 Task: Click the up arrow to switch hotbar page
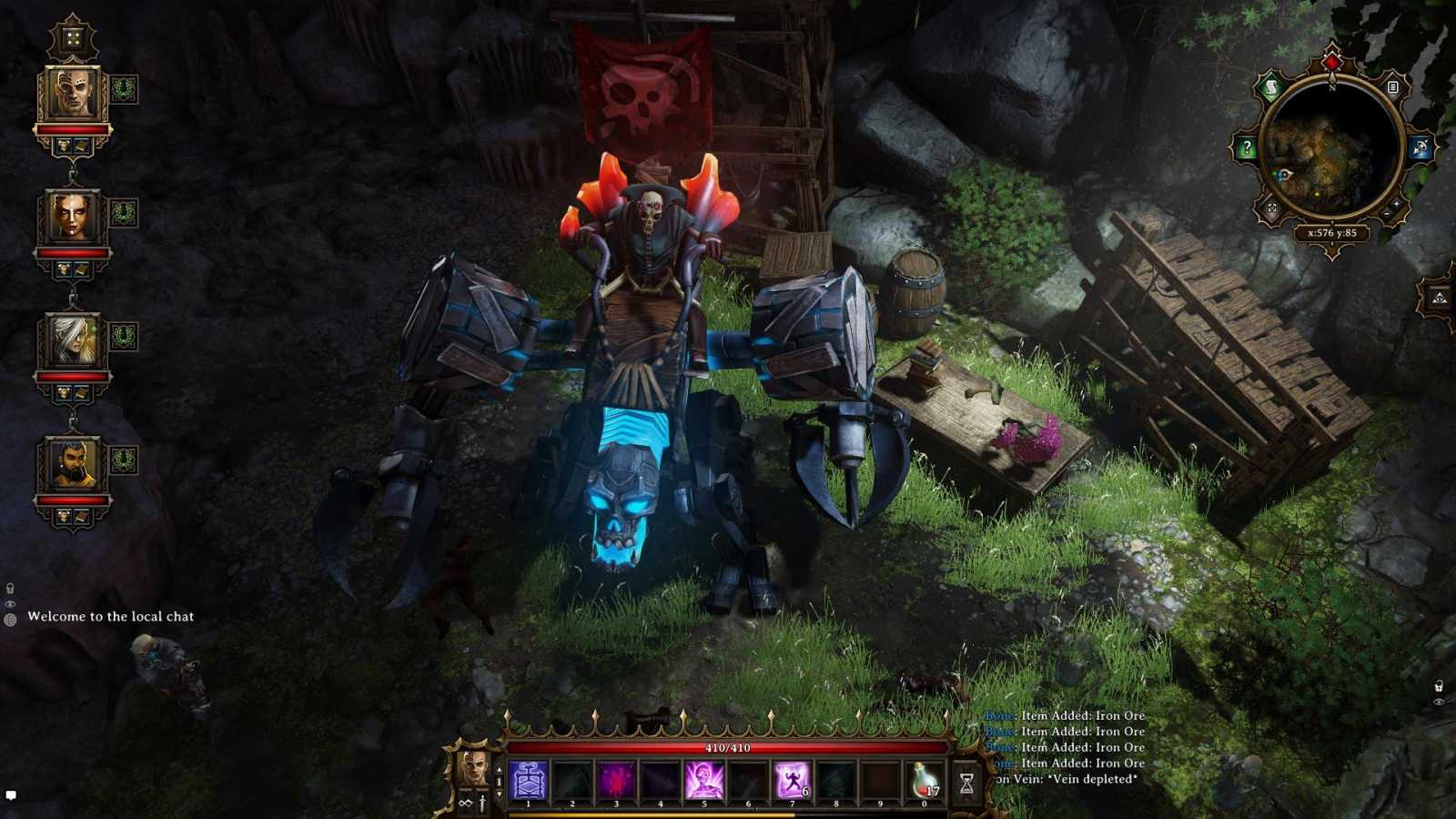coord(499,769)
